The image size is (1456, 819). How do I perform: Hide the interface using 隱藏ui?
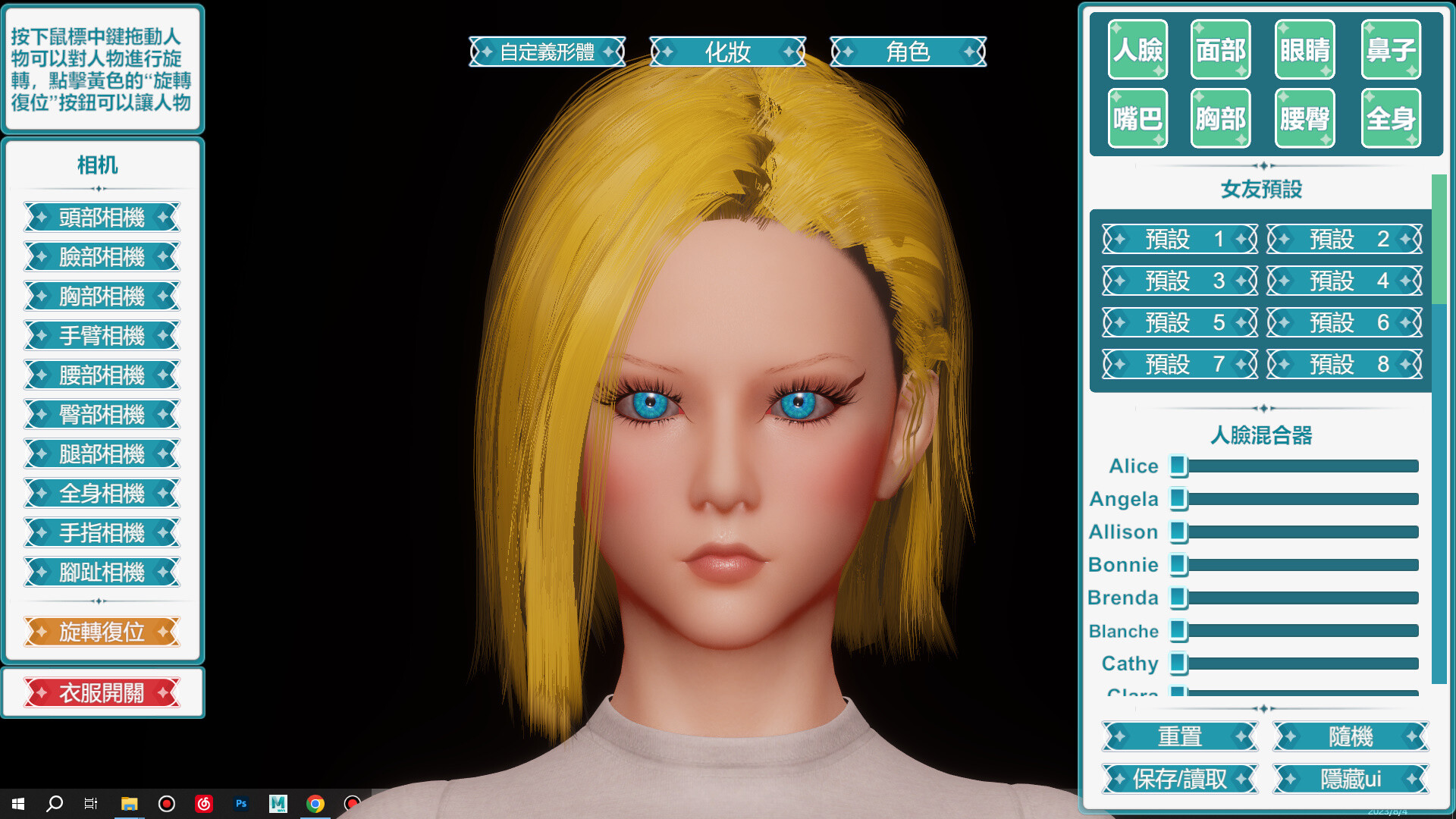[1348, 779]
